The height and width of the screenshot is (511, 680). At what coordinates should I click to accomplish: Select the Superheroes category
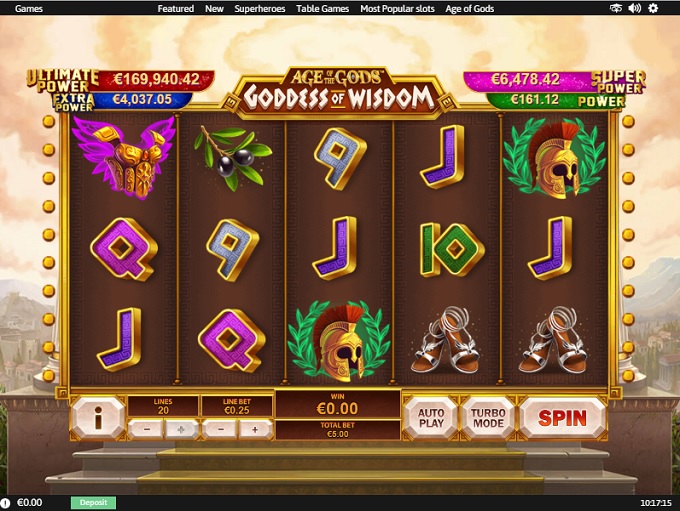point(259,8)
